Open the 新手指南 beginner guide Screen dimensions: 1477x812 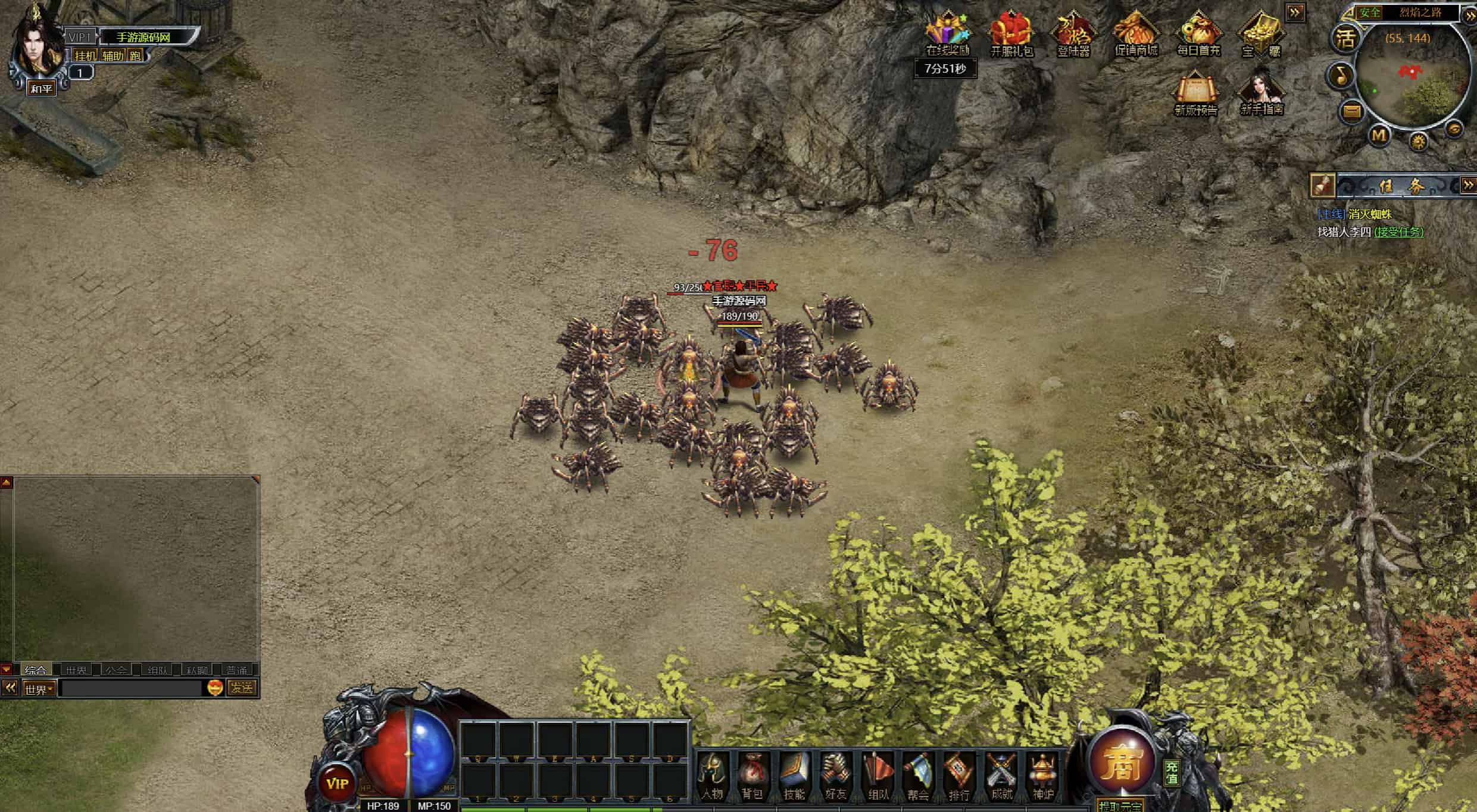click(x=1261, y=93)
